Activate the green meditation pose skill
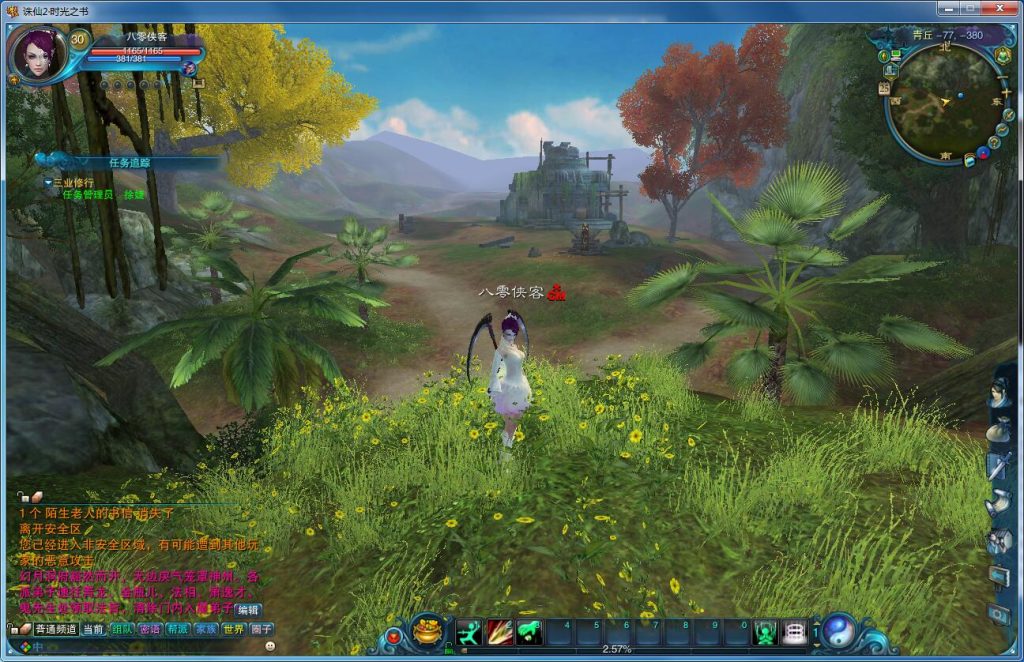 click(x=530, y=632)
